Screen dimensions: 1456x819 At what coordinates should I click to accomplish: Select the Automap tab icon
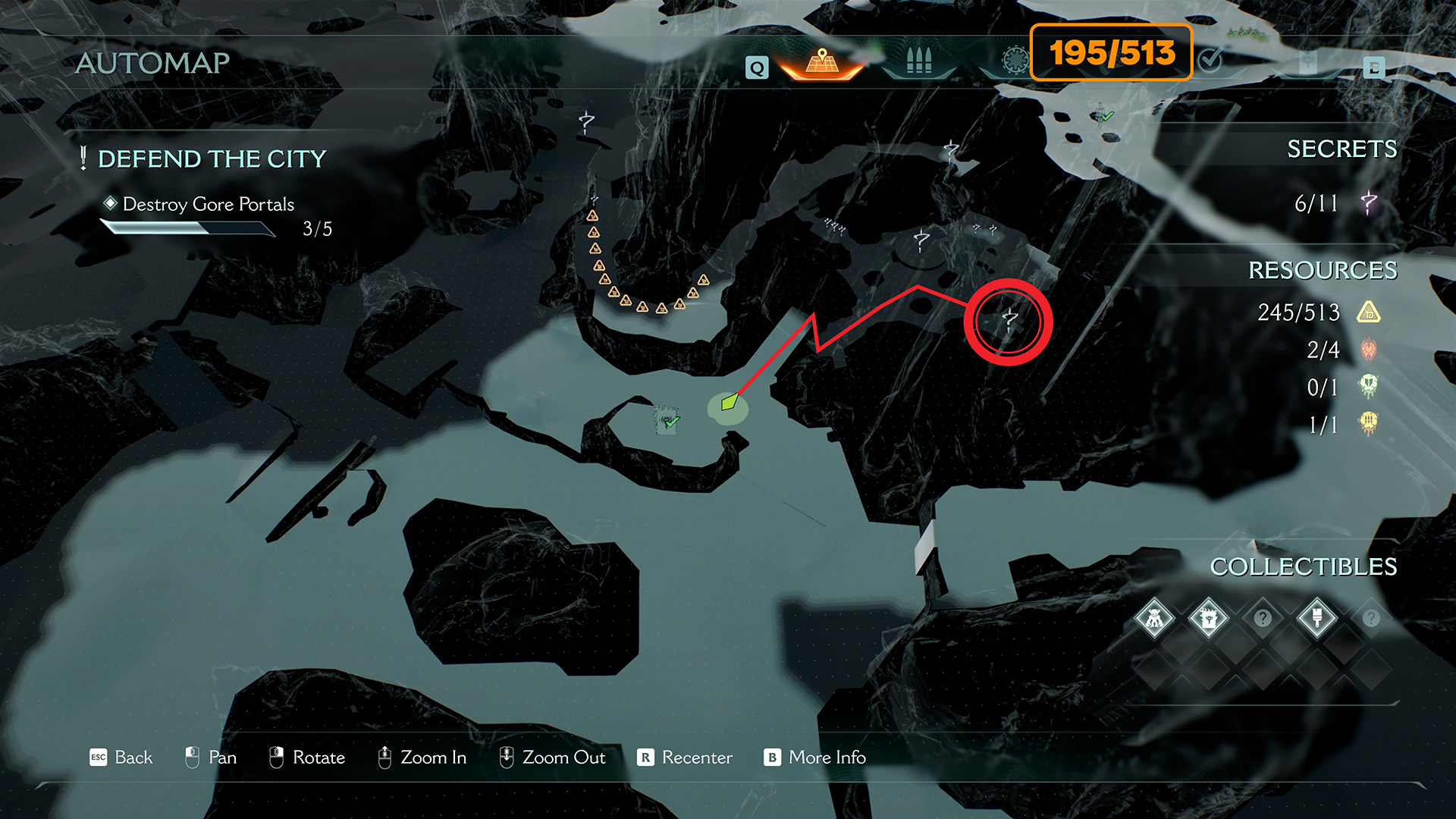coord(822,61)
